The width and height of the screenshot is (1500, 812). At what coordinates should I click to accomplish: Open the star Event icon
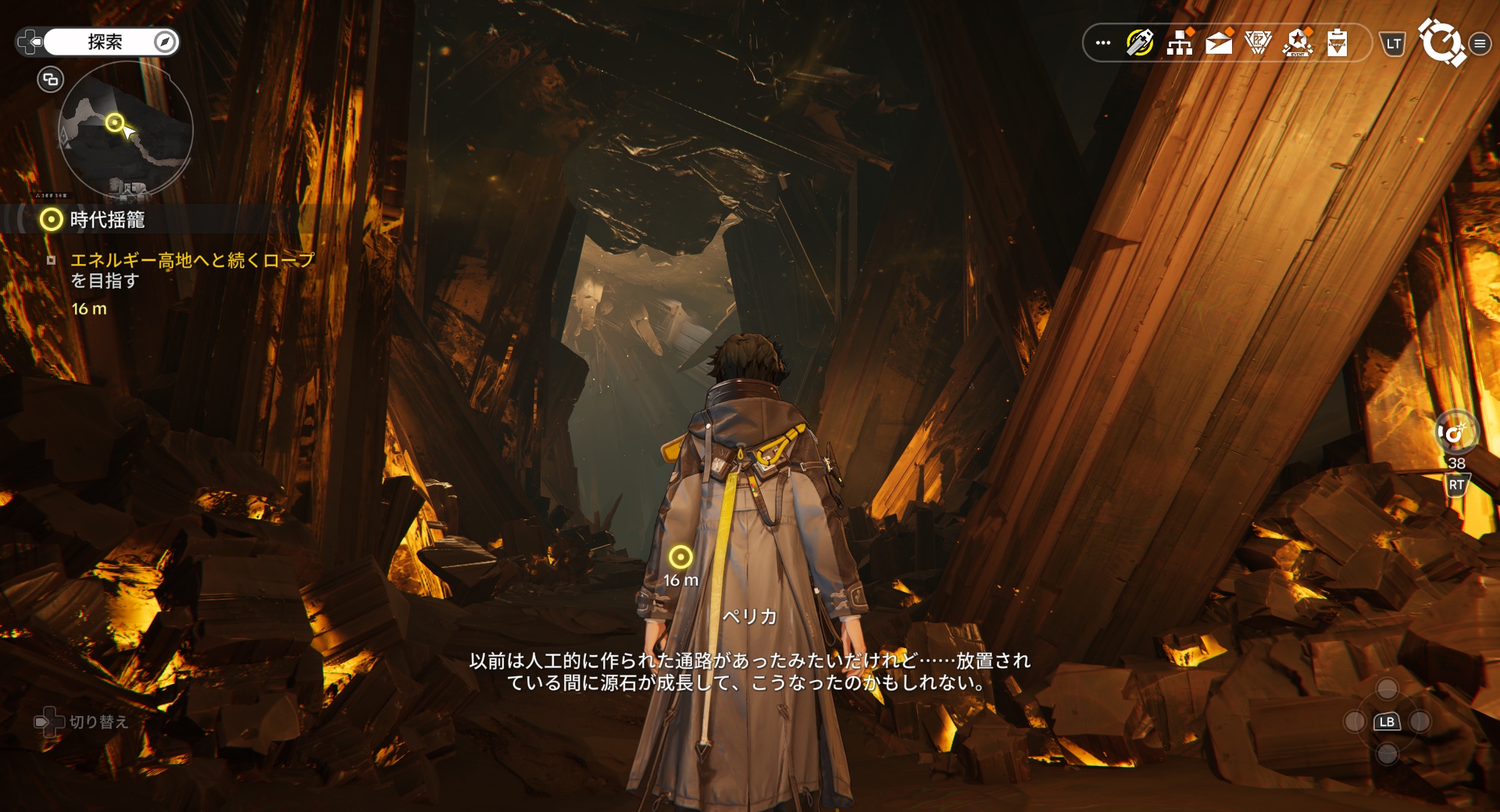pos(1298,43)
